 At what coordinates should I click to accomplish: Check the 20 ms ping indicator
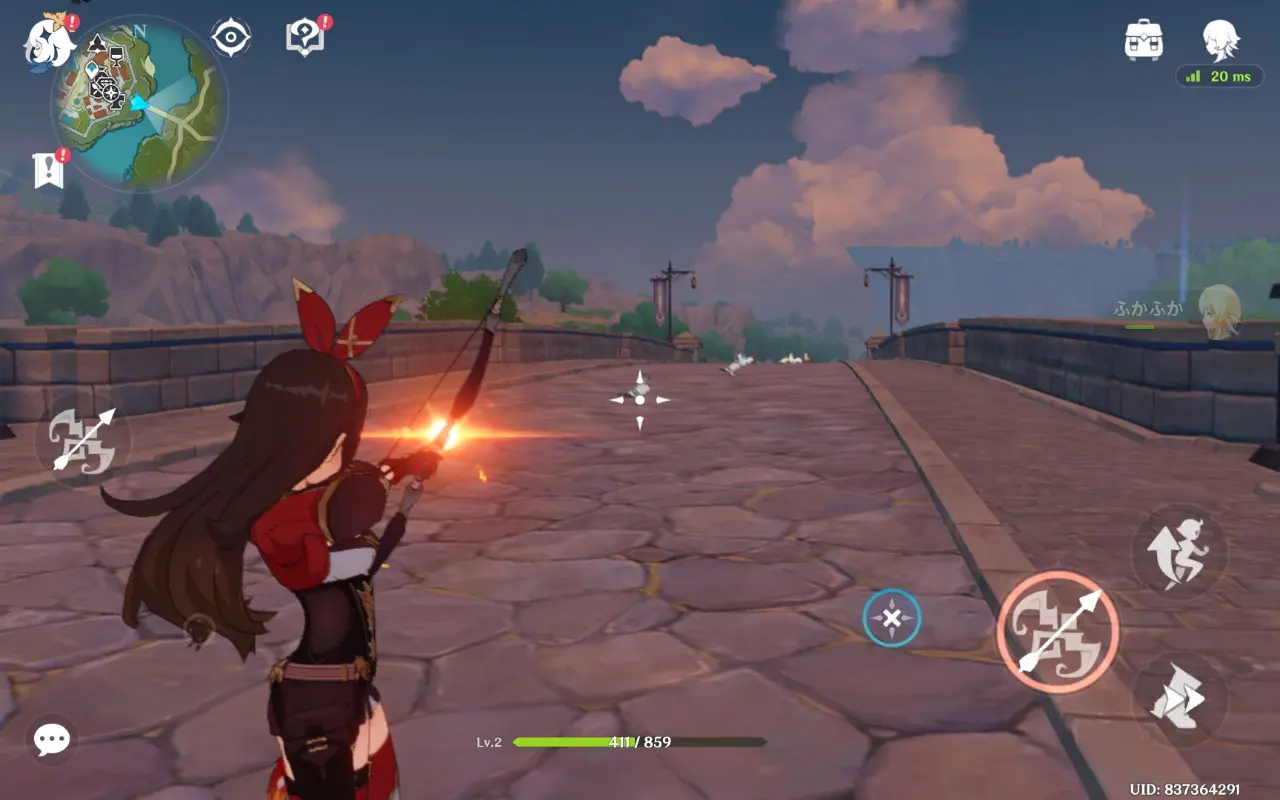[1222, 75]
